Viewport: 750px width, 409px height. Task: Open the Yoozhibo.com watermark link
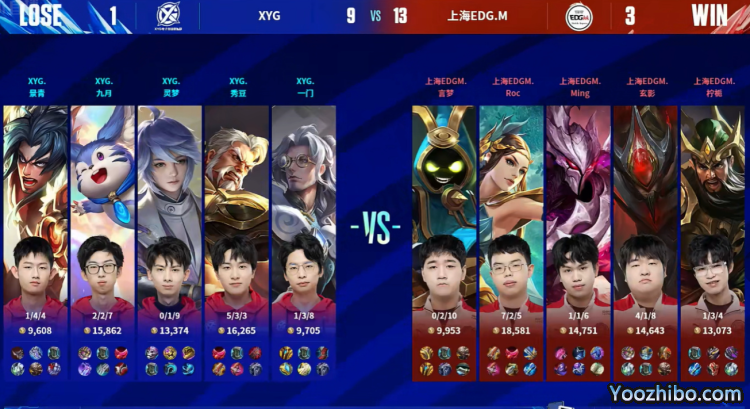(x=675, y=394)
